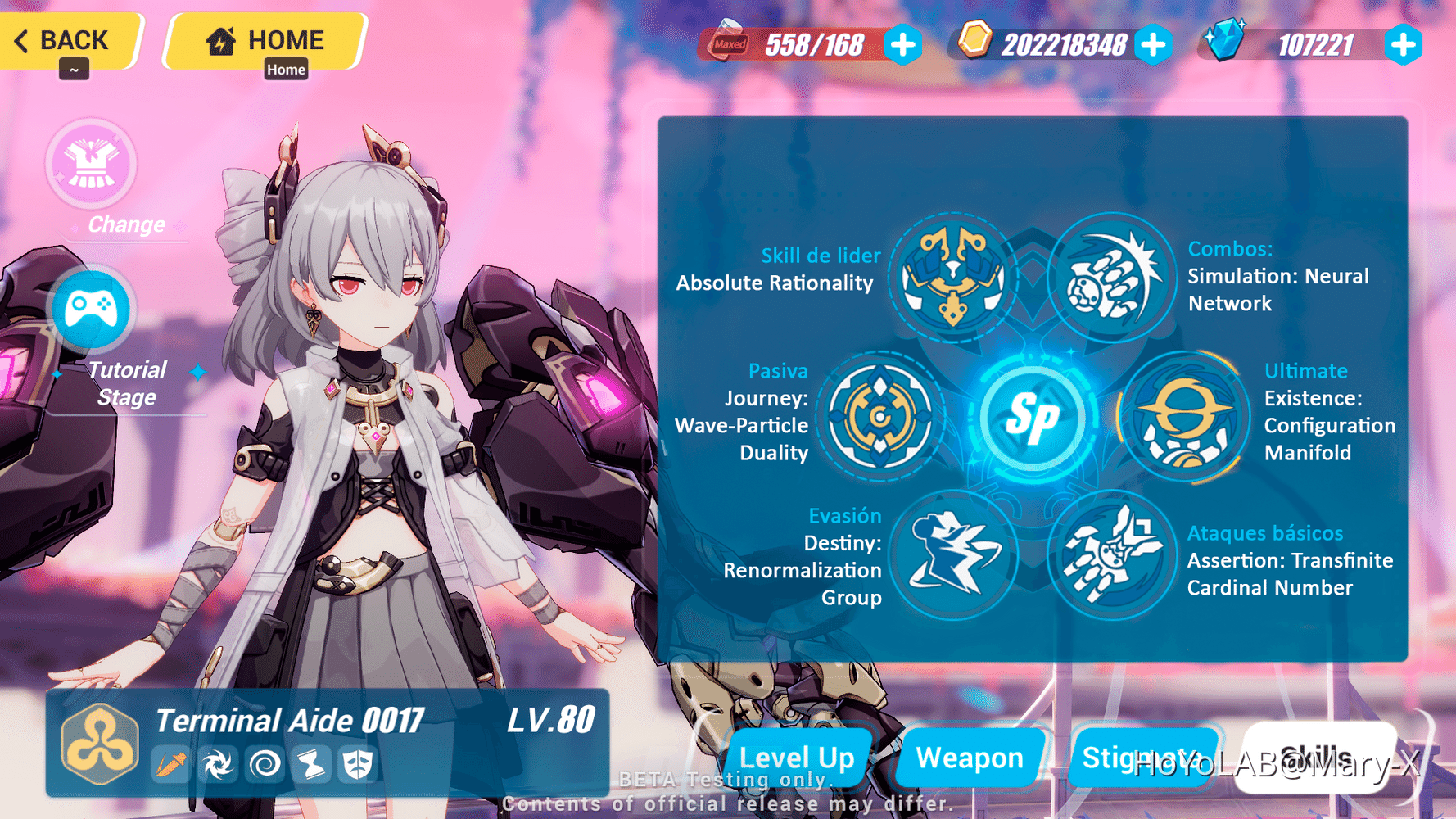
Task: Open the Evasión Destiny: Renormalization Group icon
Action: [x=952, y=555]
